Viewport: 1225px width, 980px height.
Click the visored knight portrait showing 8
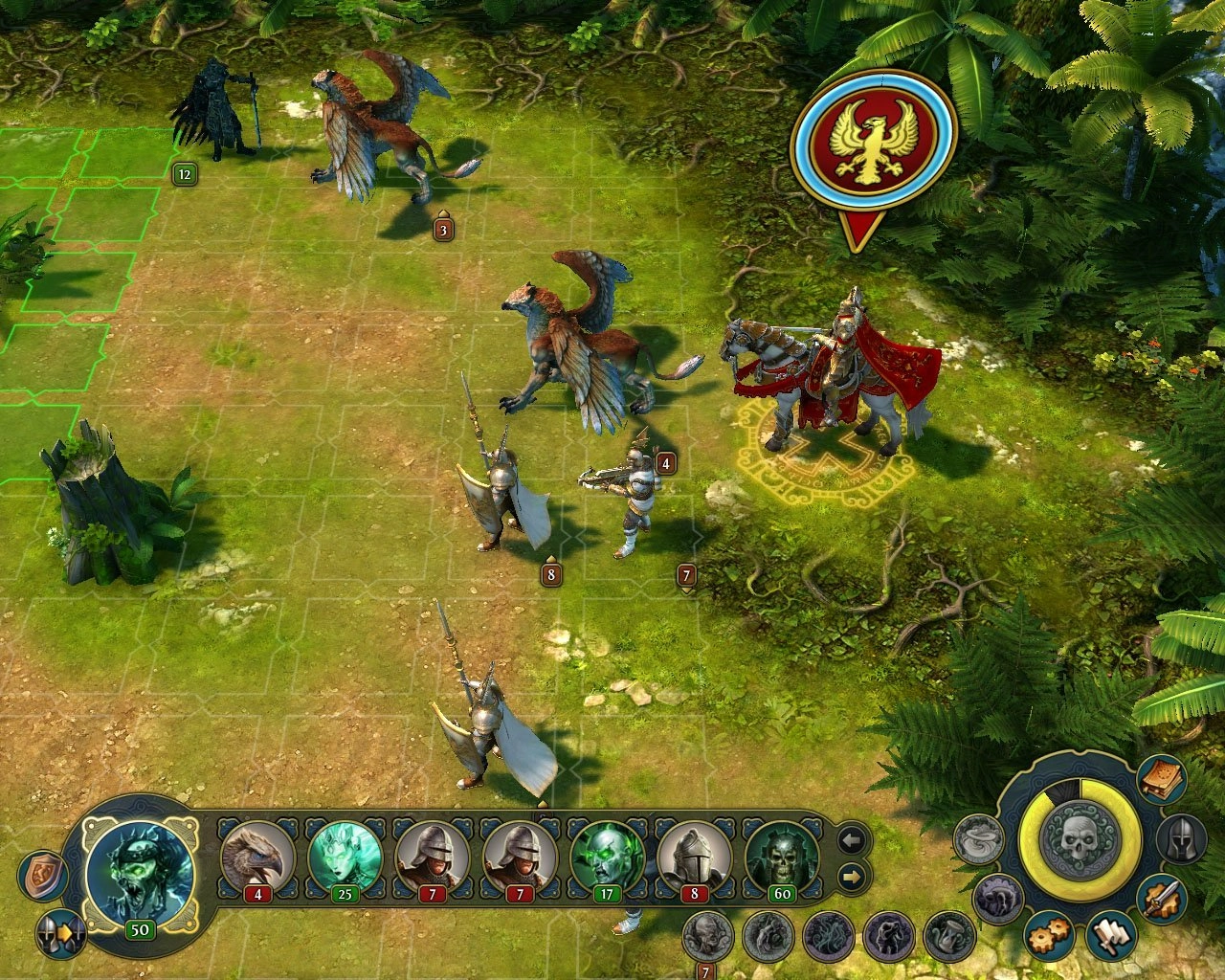[x=694, y=858]
